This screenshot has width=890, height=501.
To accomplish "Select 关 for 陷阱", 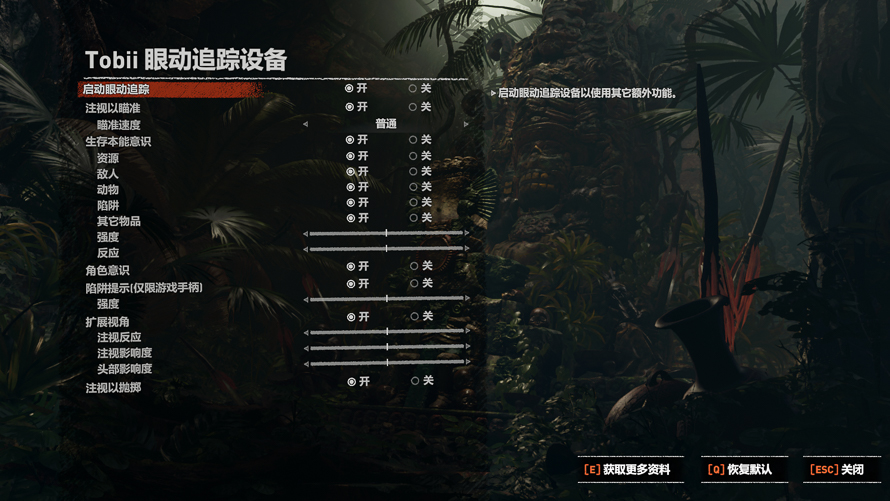I will point(413,202).
